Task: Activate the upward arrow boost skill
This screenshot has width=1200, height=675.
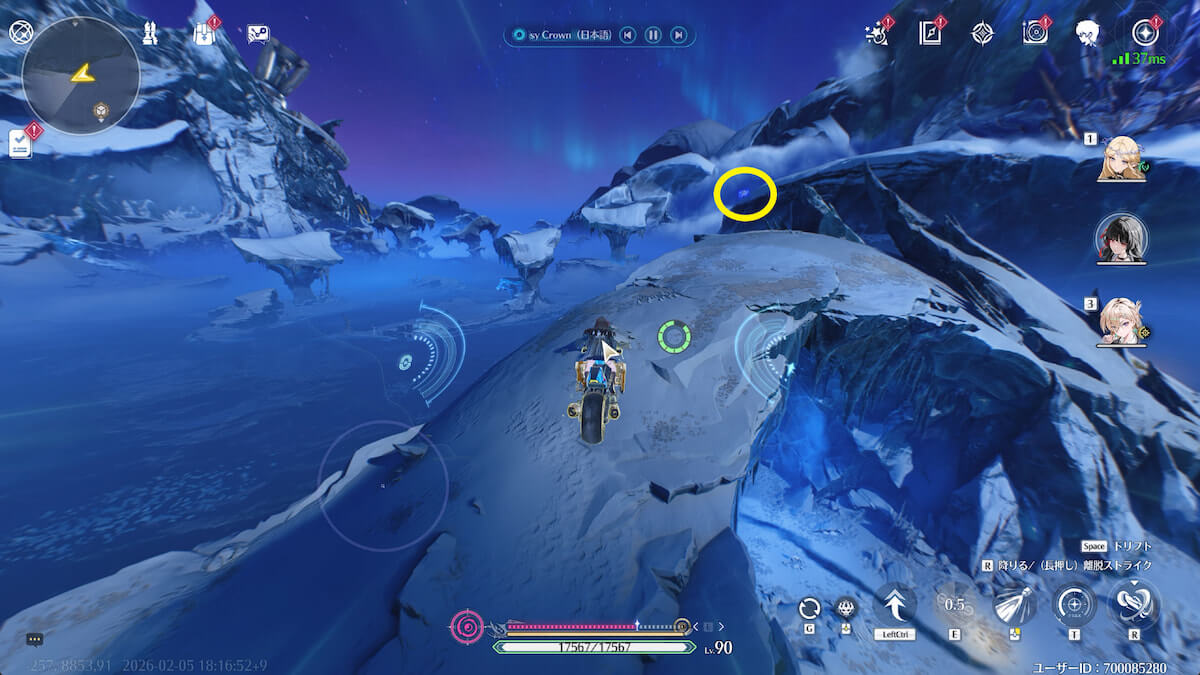Action: pos(895,605)
